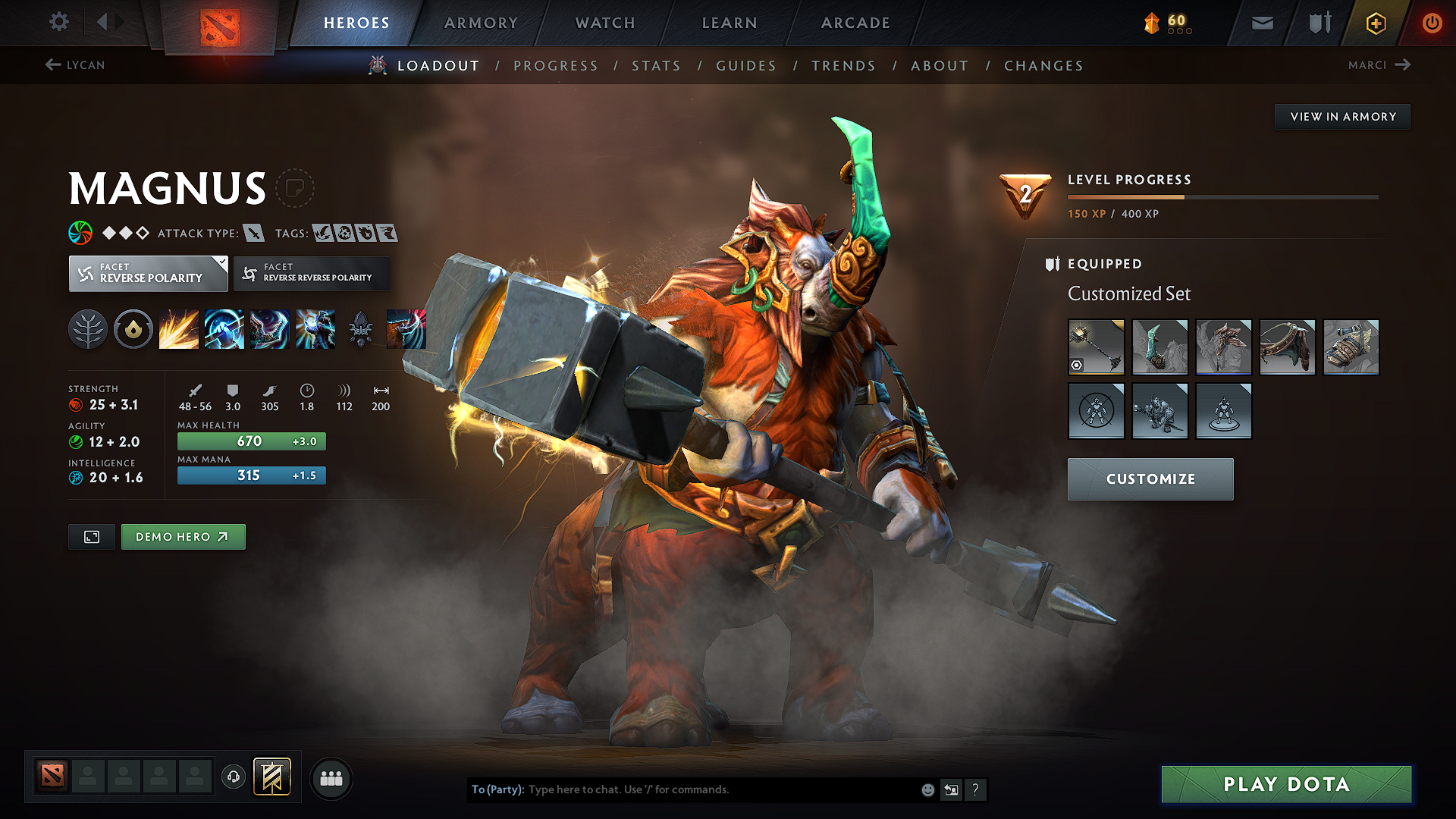Open the friends list people icon
The width and height of the screenshot is (1456, 819).
point(331,778)
